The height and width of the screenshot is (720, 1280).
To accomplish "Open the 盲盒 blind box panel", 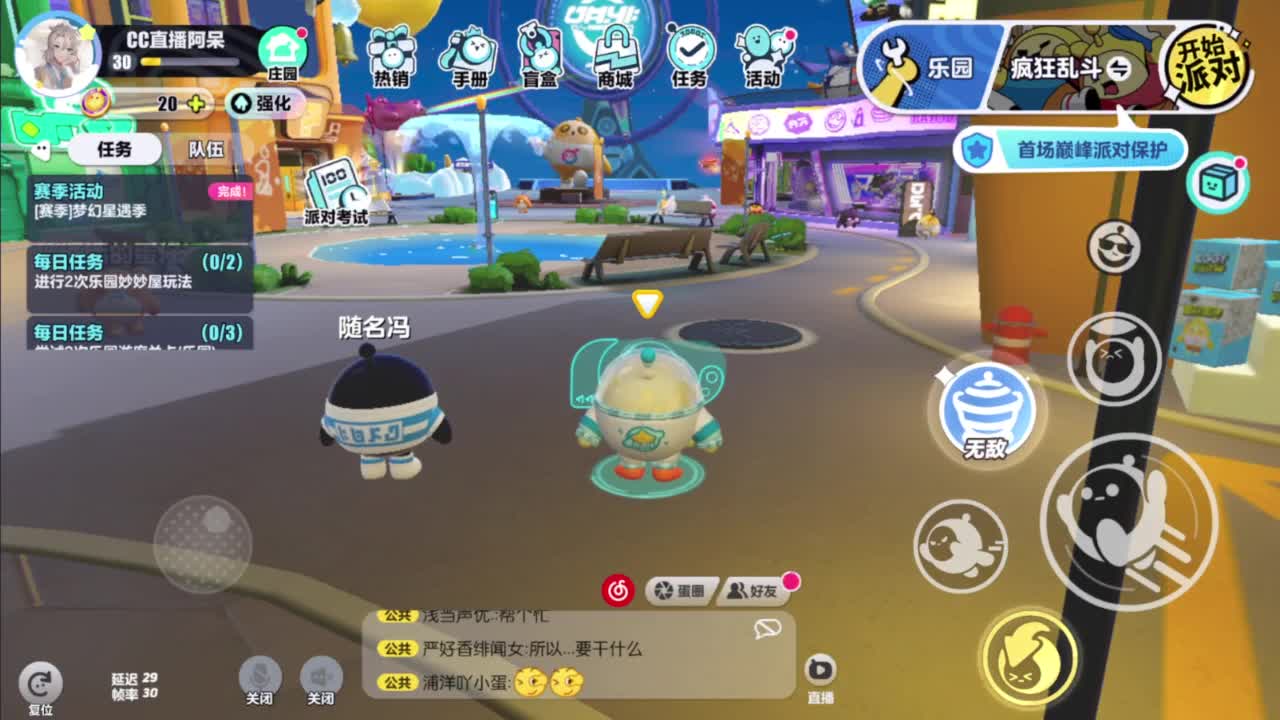I will [540, 55].
